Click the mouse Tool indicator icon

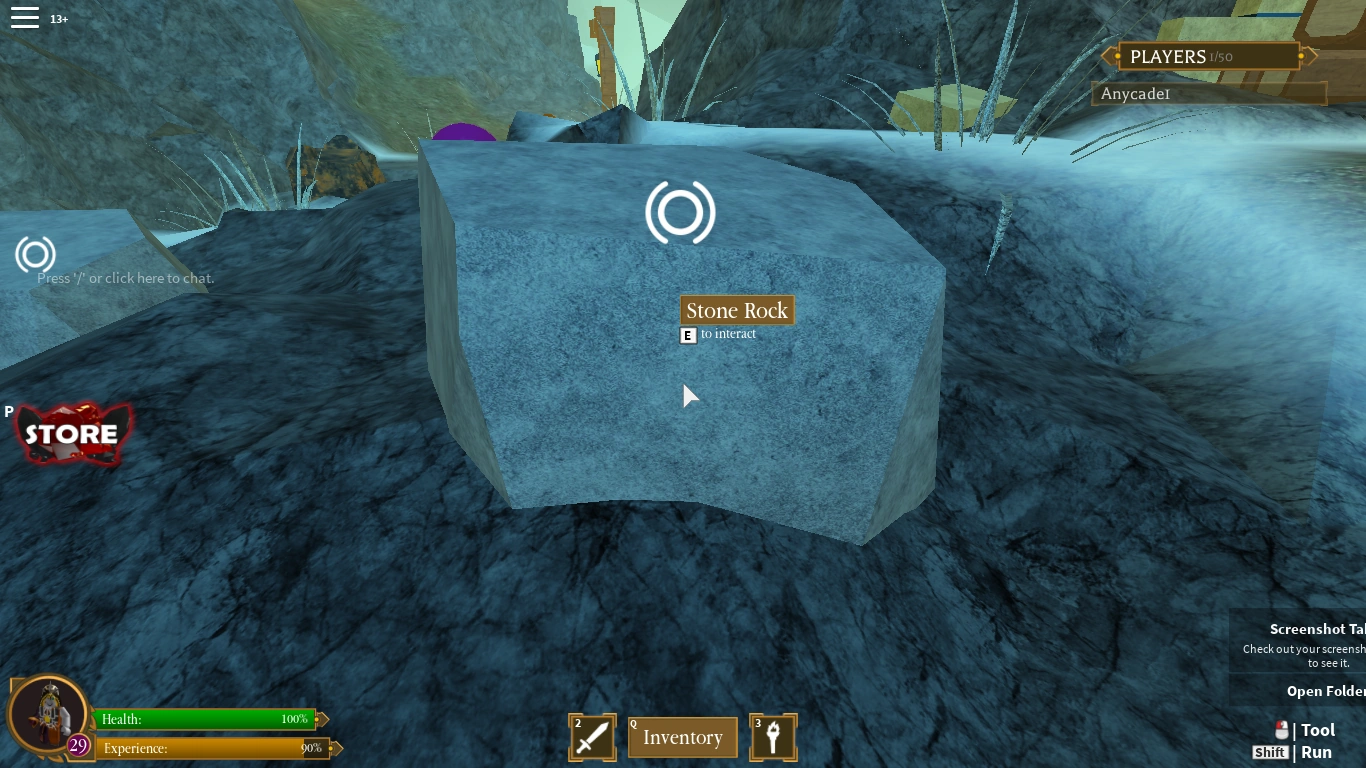point(1283,730)
